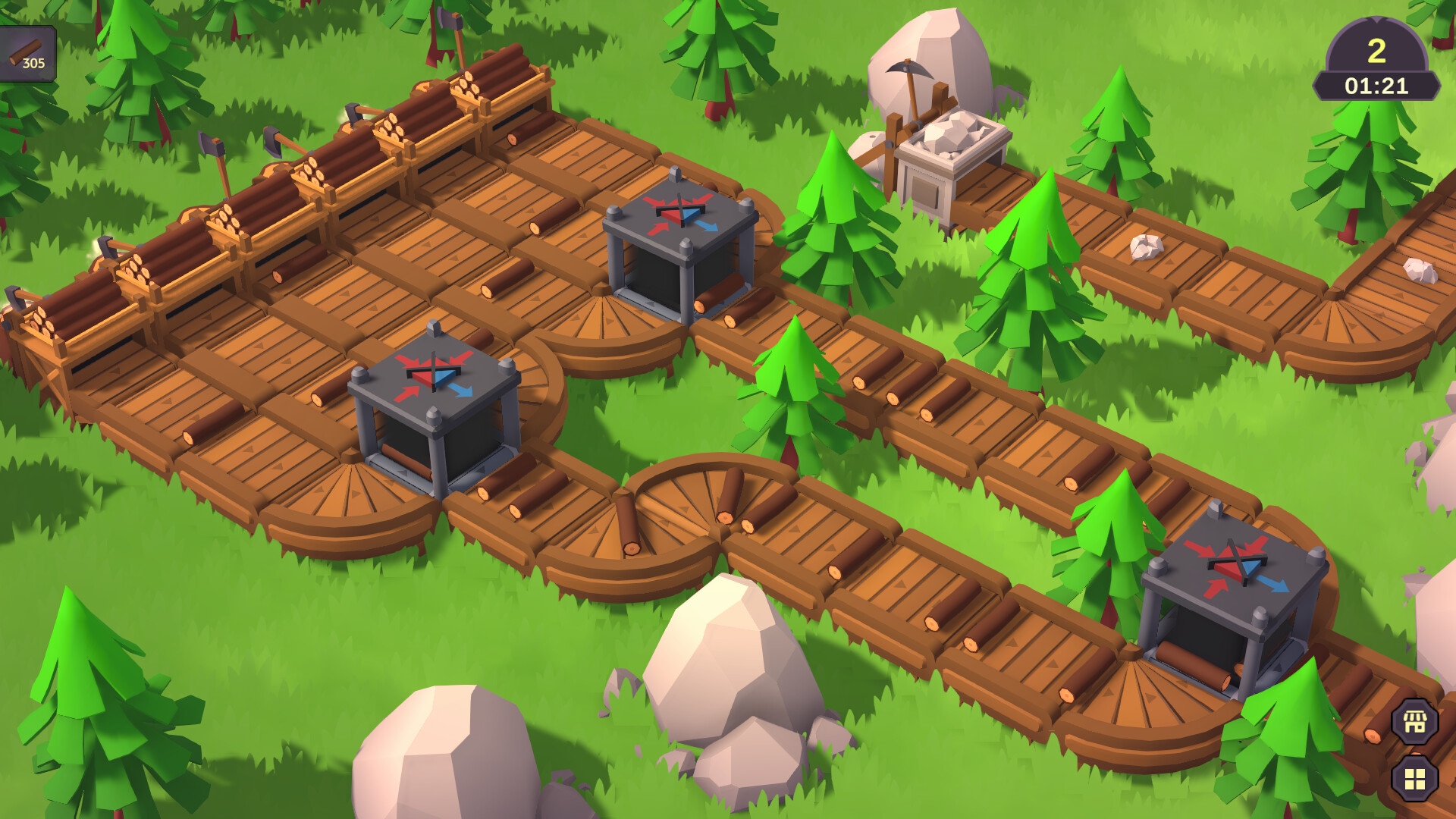Open the build menu grid
This screenshot has height=819, width=1456.
pyautogui.click(x=1414, y=780)
